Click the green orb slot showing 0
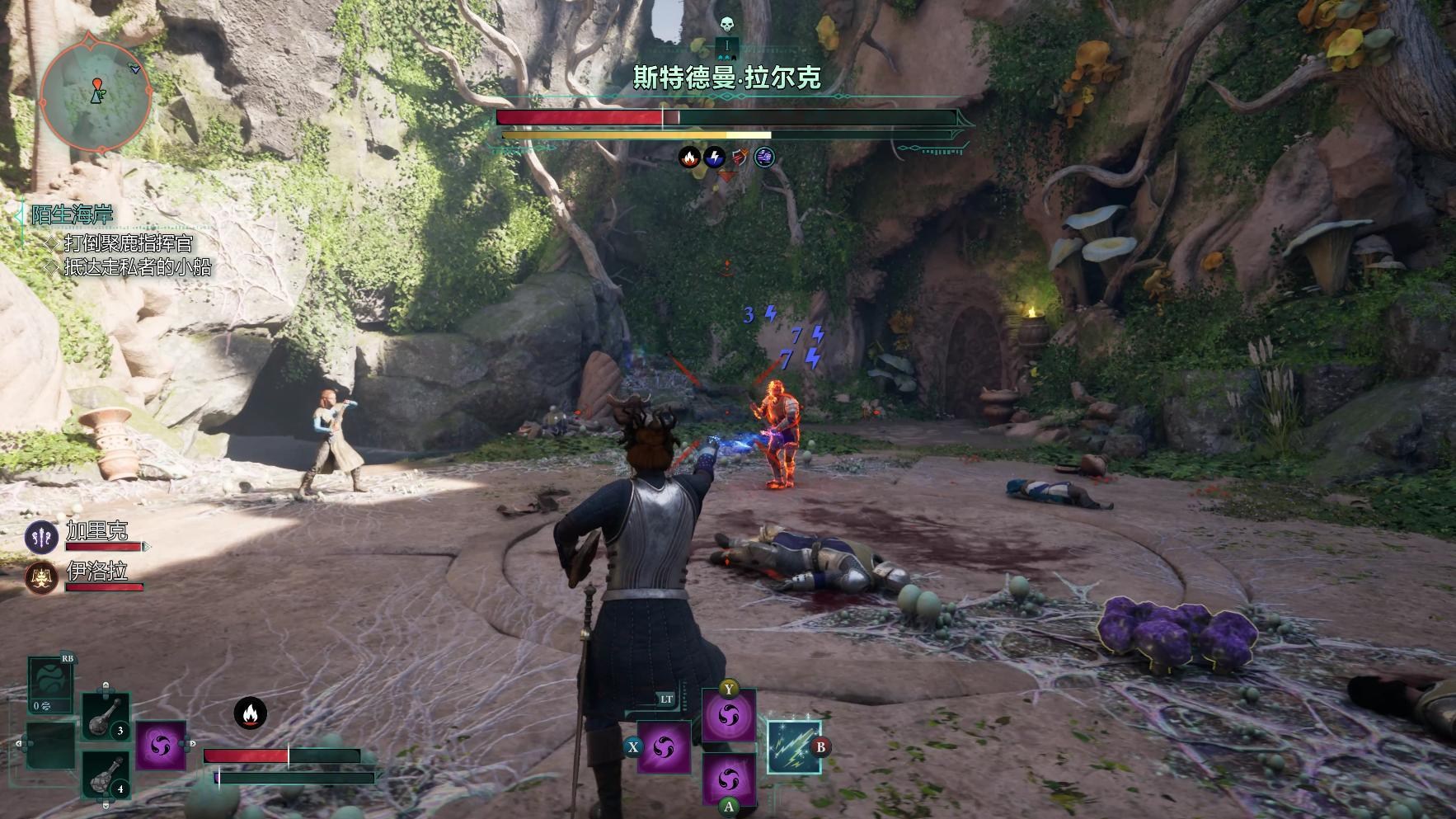The image size is (1456, 819). (49, 686)
